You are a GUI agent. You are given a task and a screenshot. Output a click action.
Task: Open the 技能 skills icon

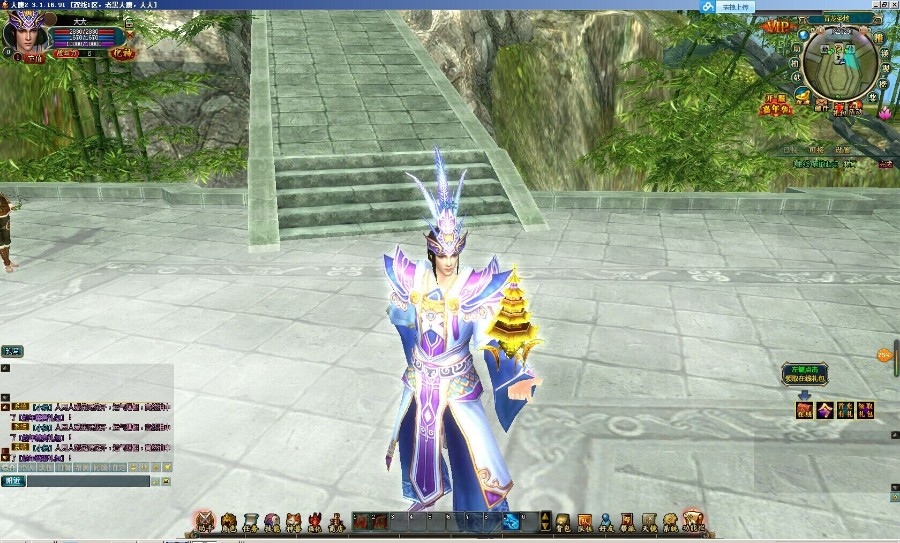tap(270, 521)
